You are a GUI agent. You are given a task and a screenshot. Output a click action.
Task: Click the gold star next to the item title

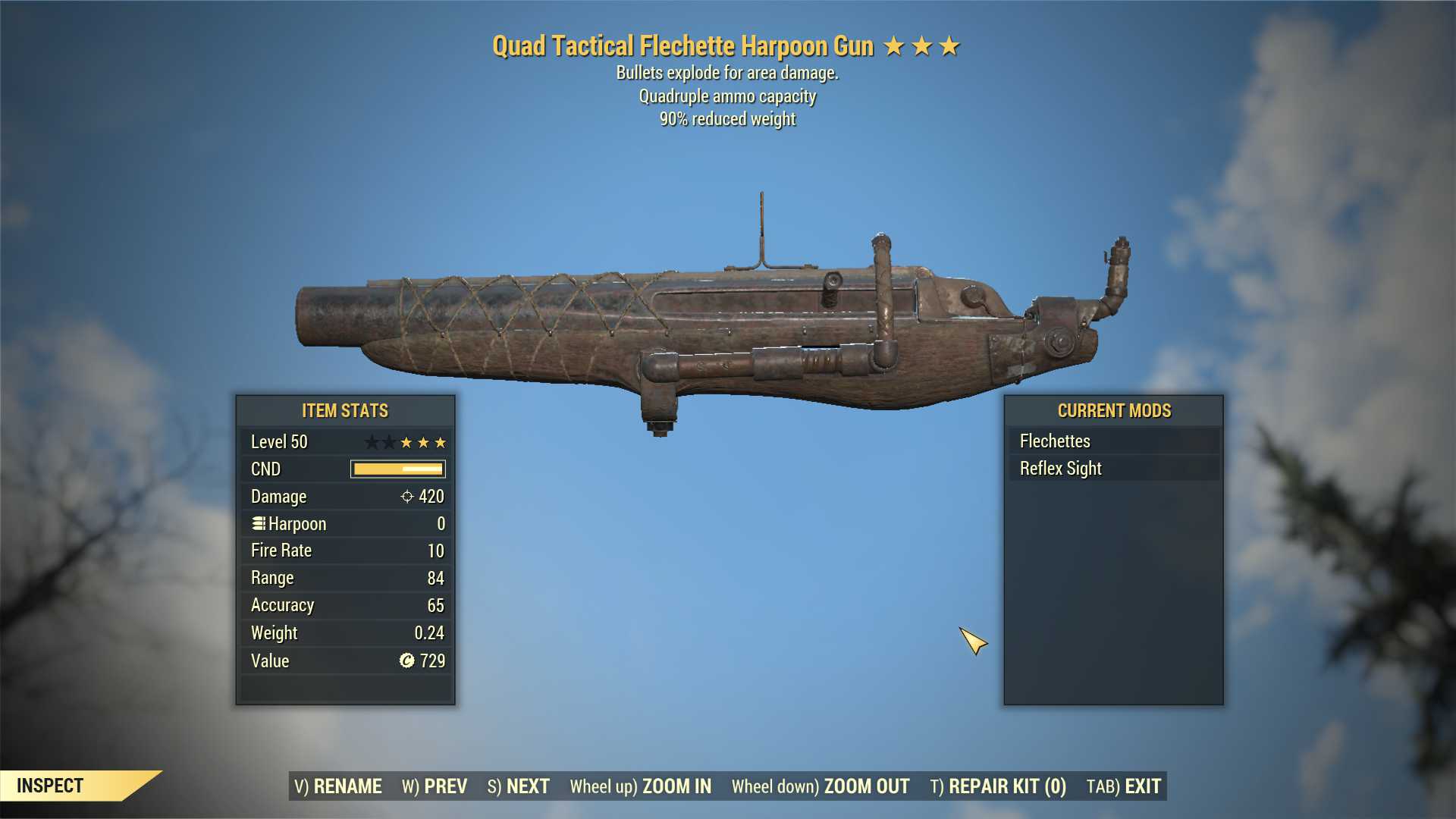click(893, 45)
